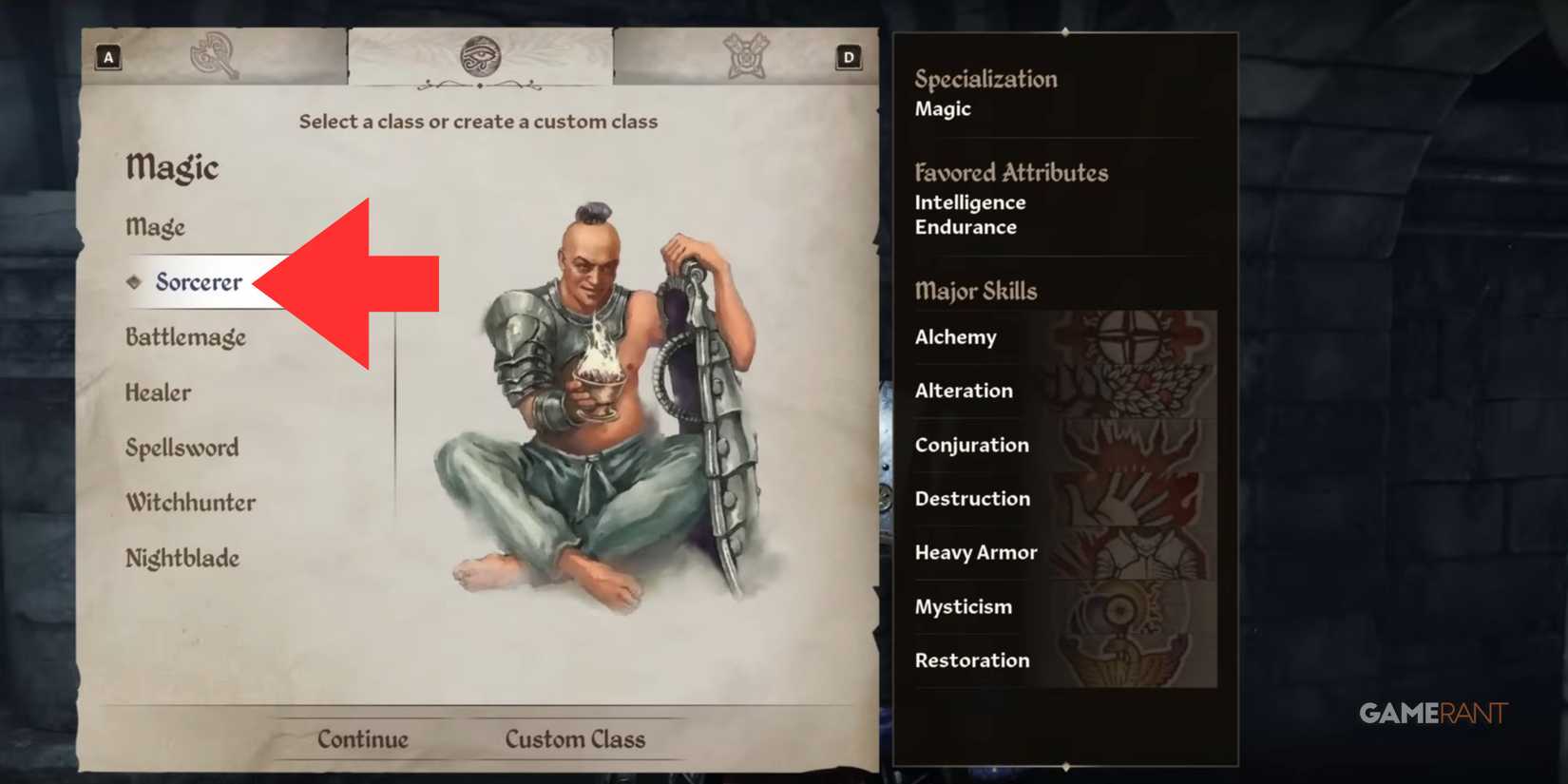Click the eye emblem on the Magic tab
This screenshot has height=784, width=1568.
481,57
